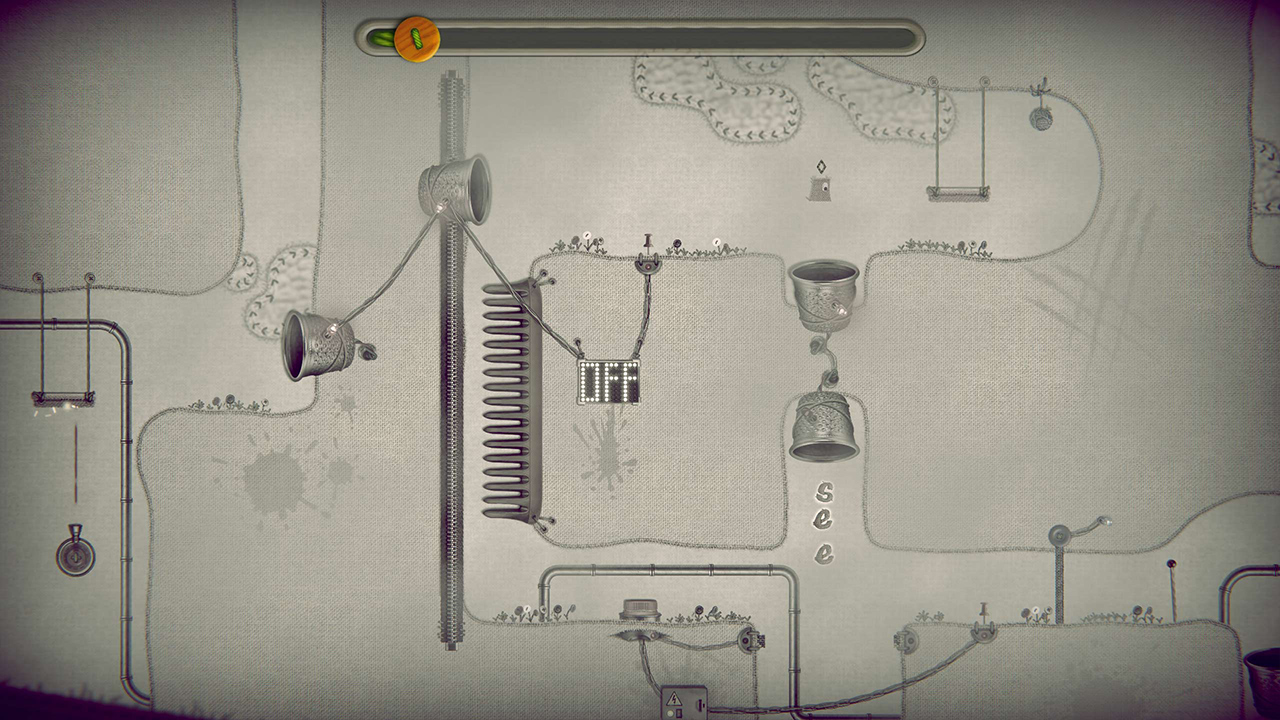
Task: Click the warning triangle on the electrical box
Action: click(x=674, y=698)
